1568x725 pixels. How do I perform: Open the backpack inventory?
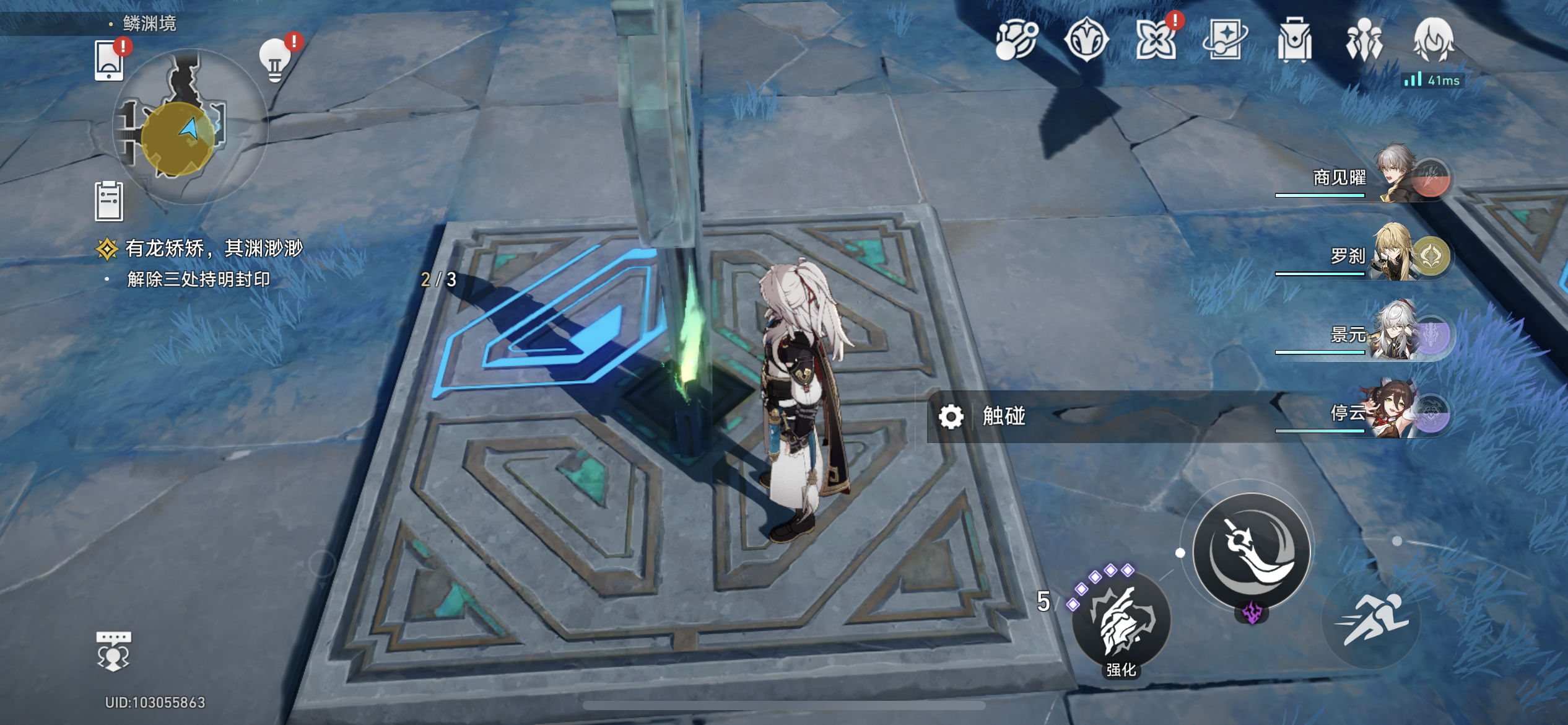point(1294,40)
